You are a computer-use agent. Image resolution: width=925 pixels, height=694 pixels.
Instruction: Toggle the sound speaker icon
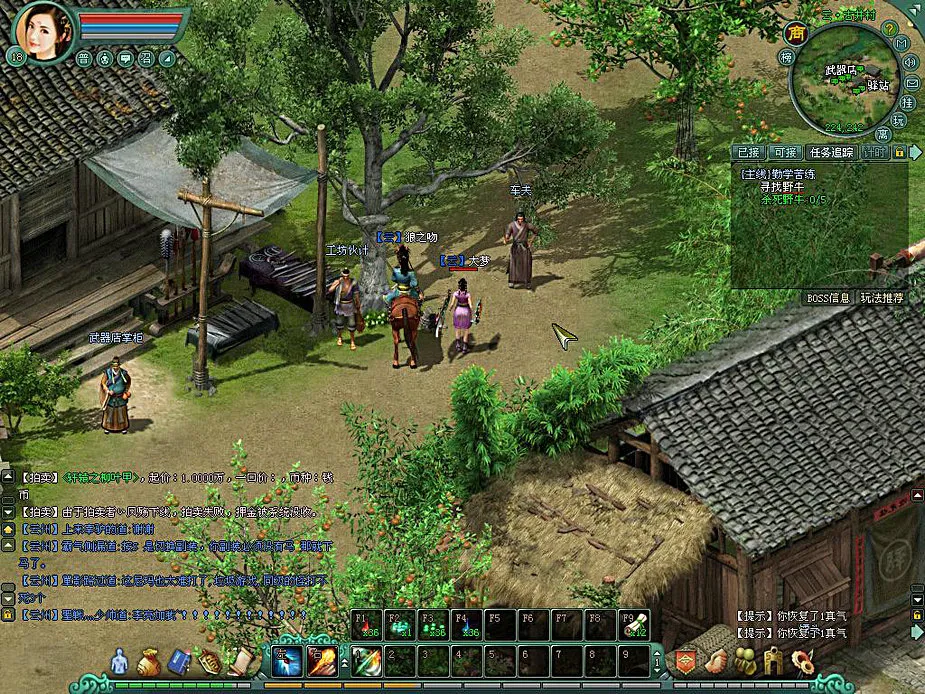coord(910,62)
